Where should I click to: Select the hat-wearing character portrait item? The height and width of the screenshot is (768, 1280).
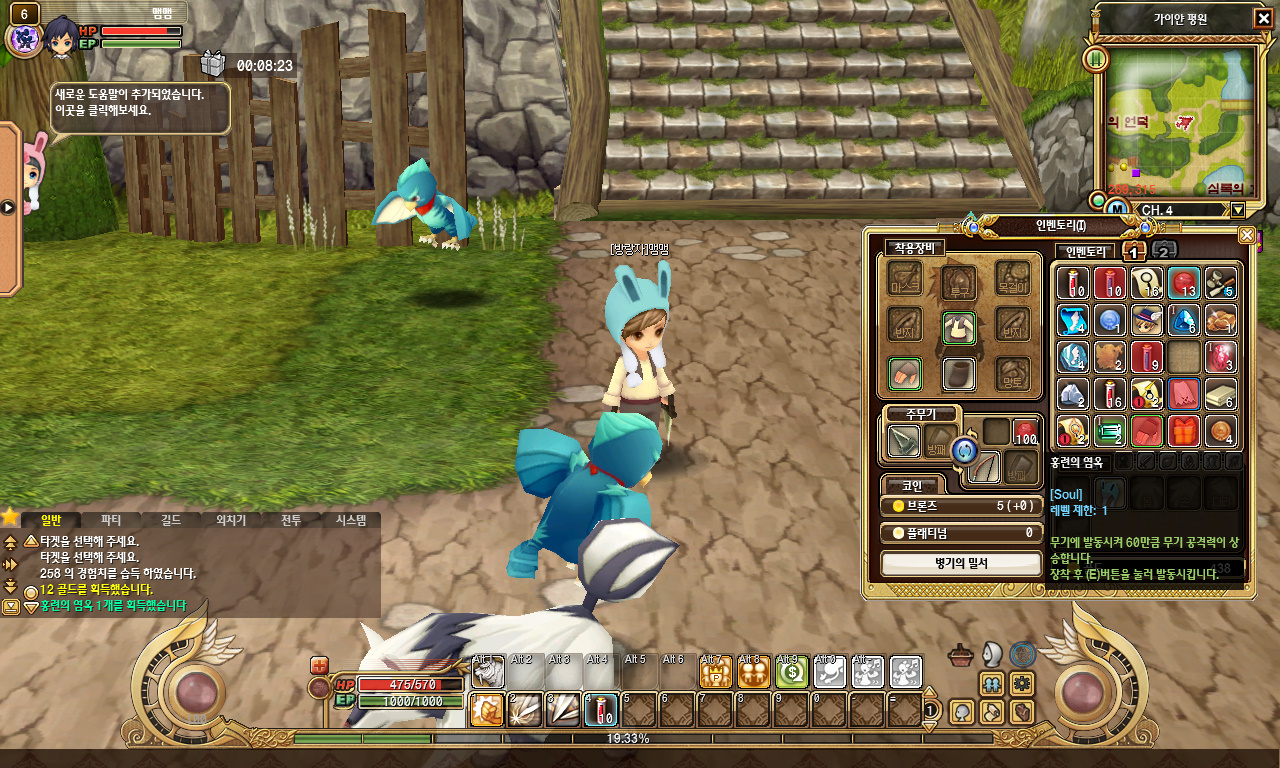point(1145,320)
